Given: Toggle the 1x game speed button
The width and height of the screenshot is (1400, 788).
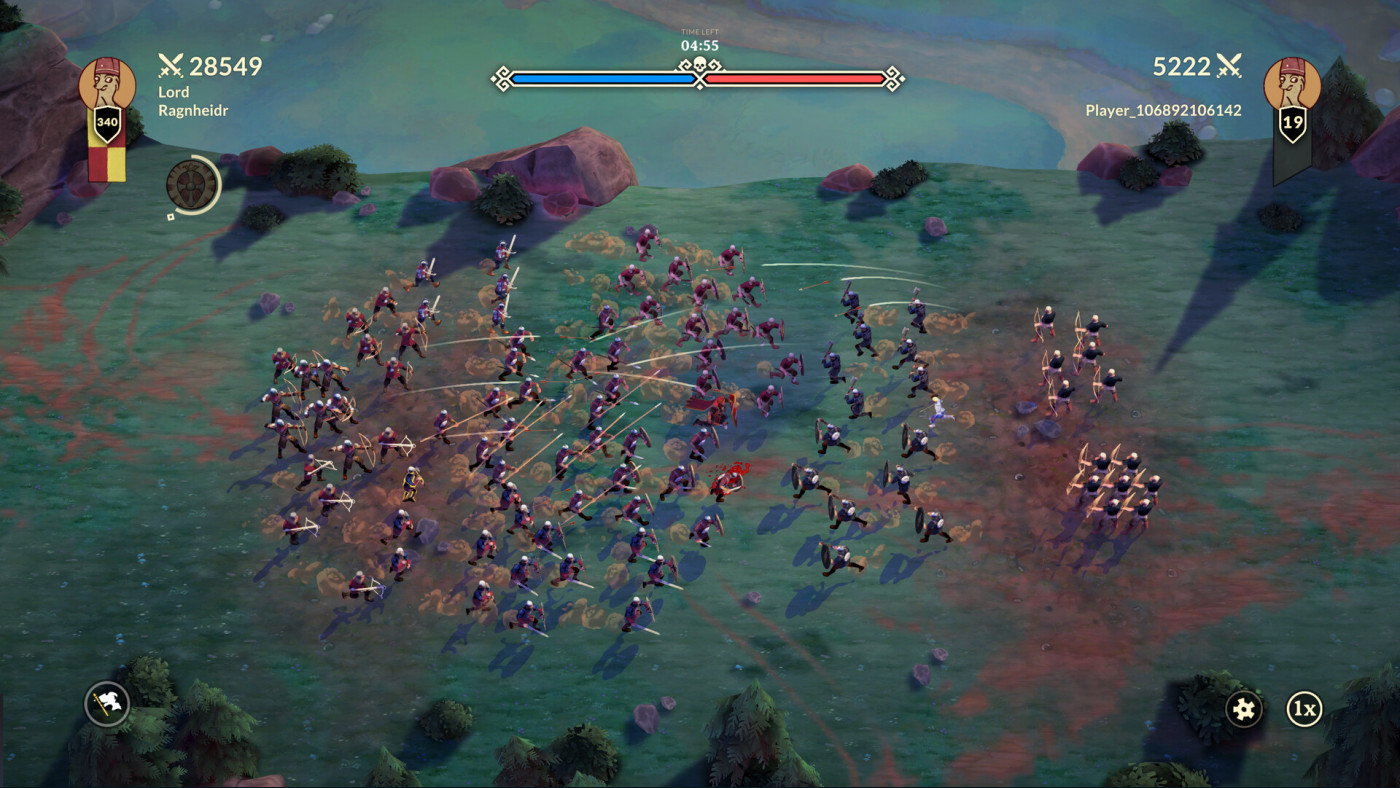Looking at the screenshot, I should pos(1304,709).
